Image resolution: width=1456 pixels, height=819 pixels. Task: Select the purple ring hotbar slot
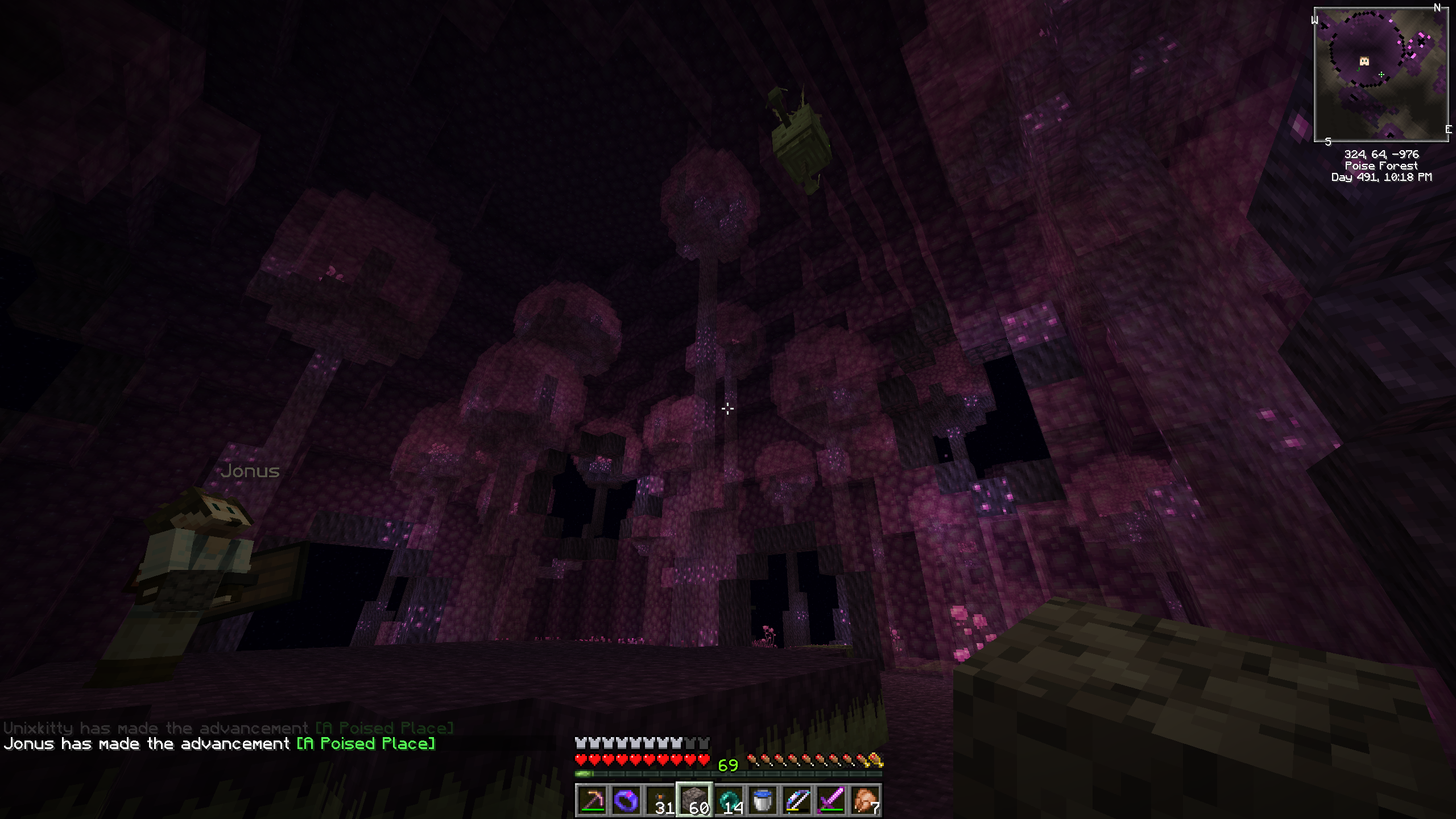pos(626,801)
